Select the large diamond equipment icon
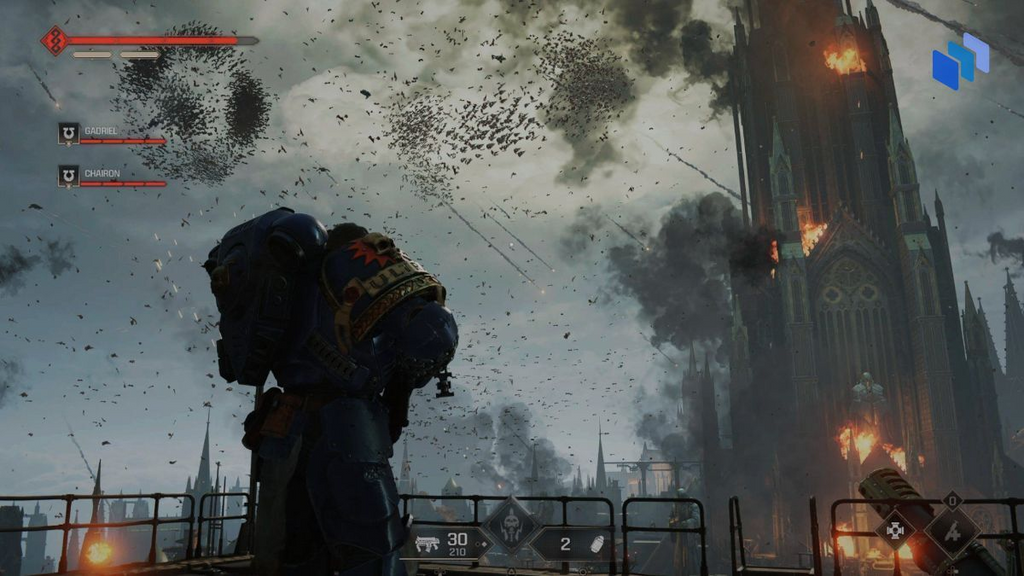Viewport: 1024px width, 576px height. (951, 530)
